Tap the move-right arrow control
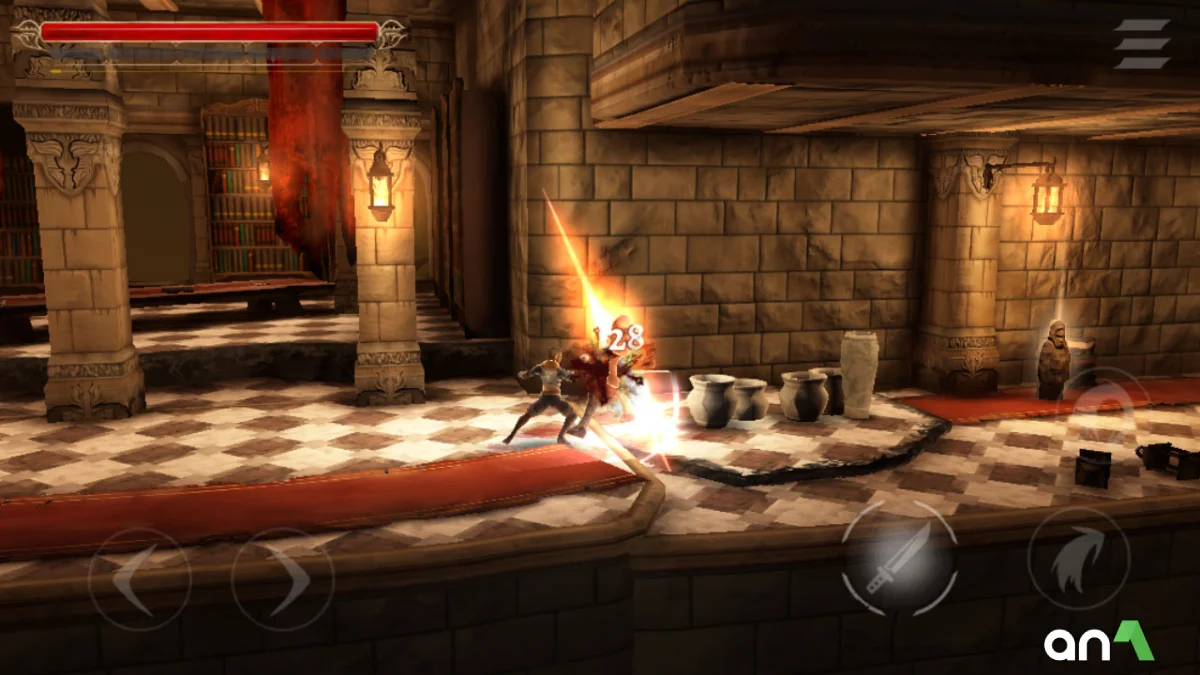Image resolution: width=1200 pixels, height=675 pixels. point(282,579)
